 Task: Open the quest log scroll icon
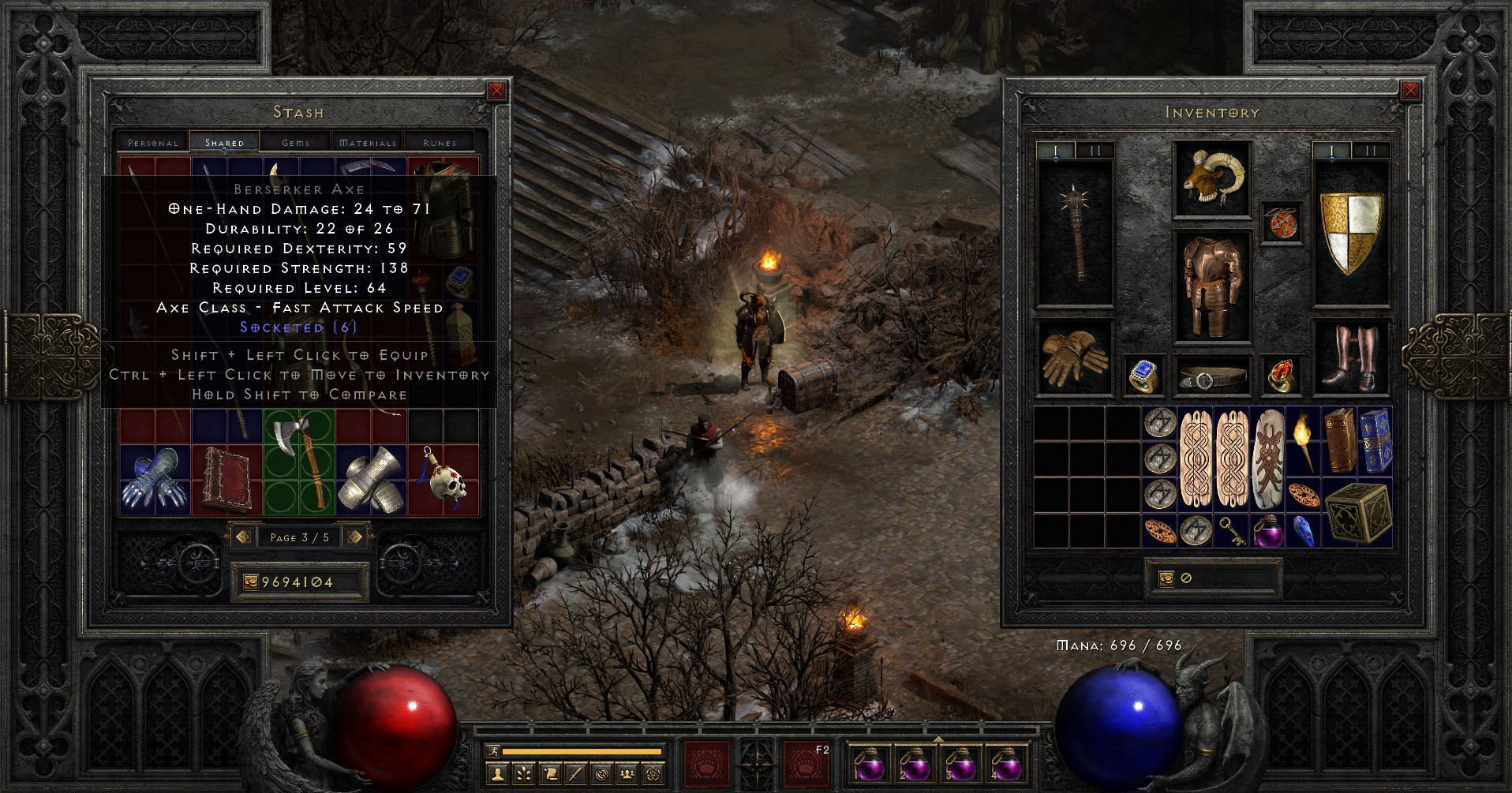click(551, 774)
